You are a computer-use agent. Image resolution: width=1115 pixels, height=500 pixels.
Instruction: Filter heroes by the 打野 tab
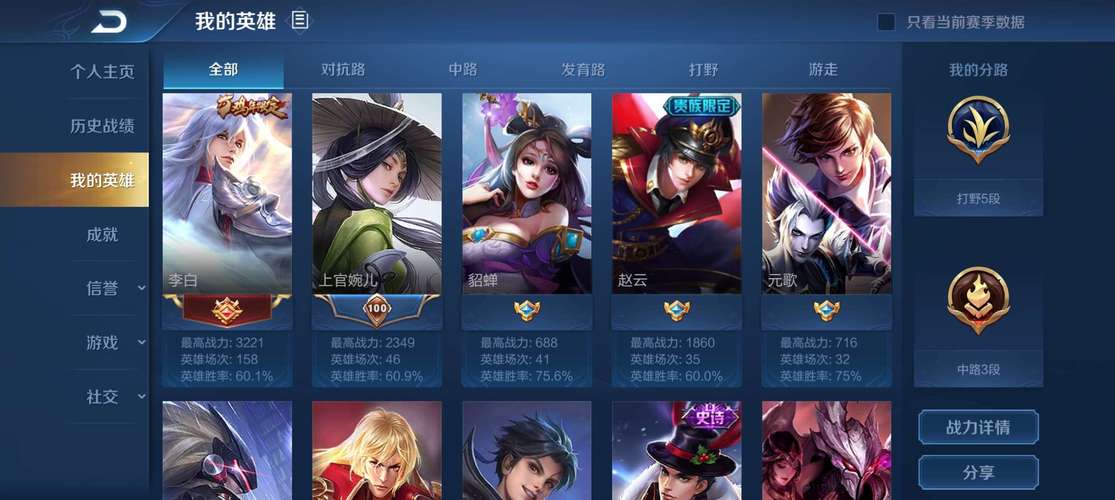pos(703,69)
